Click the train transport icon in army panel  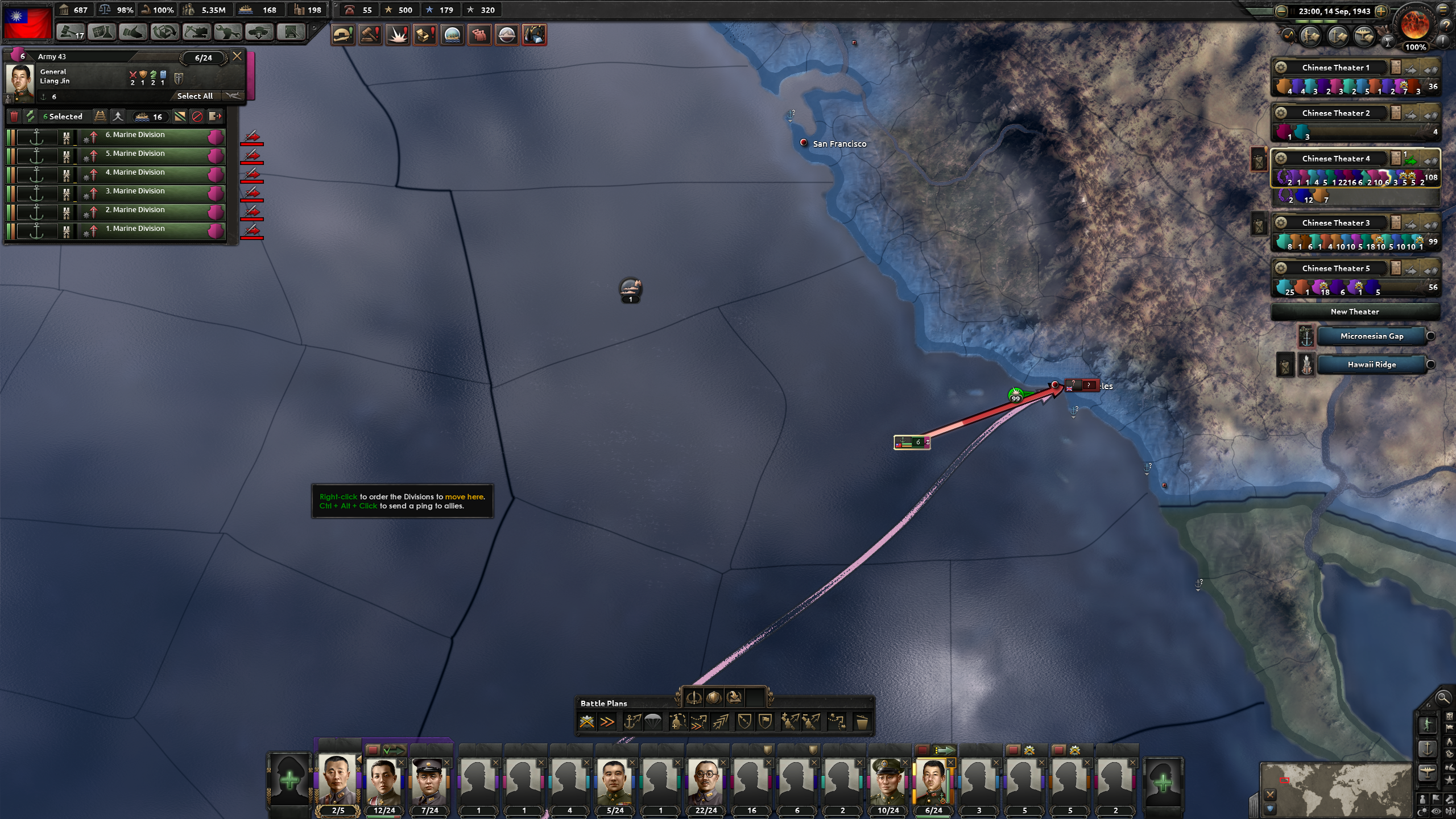[101, 118]
